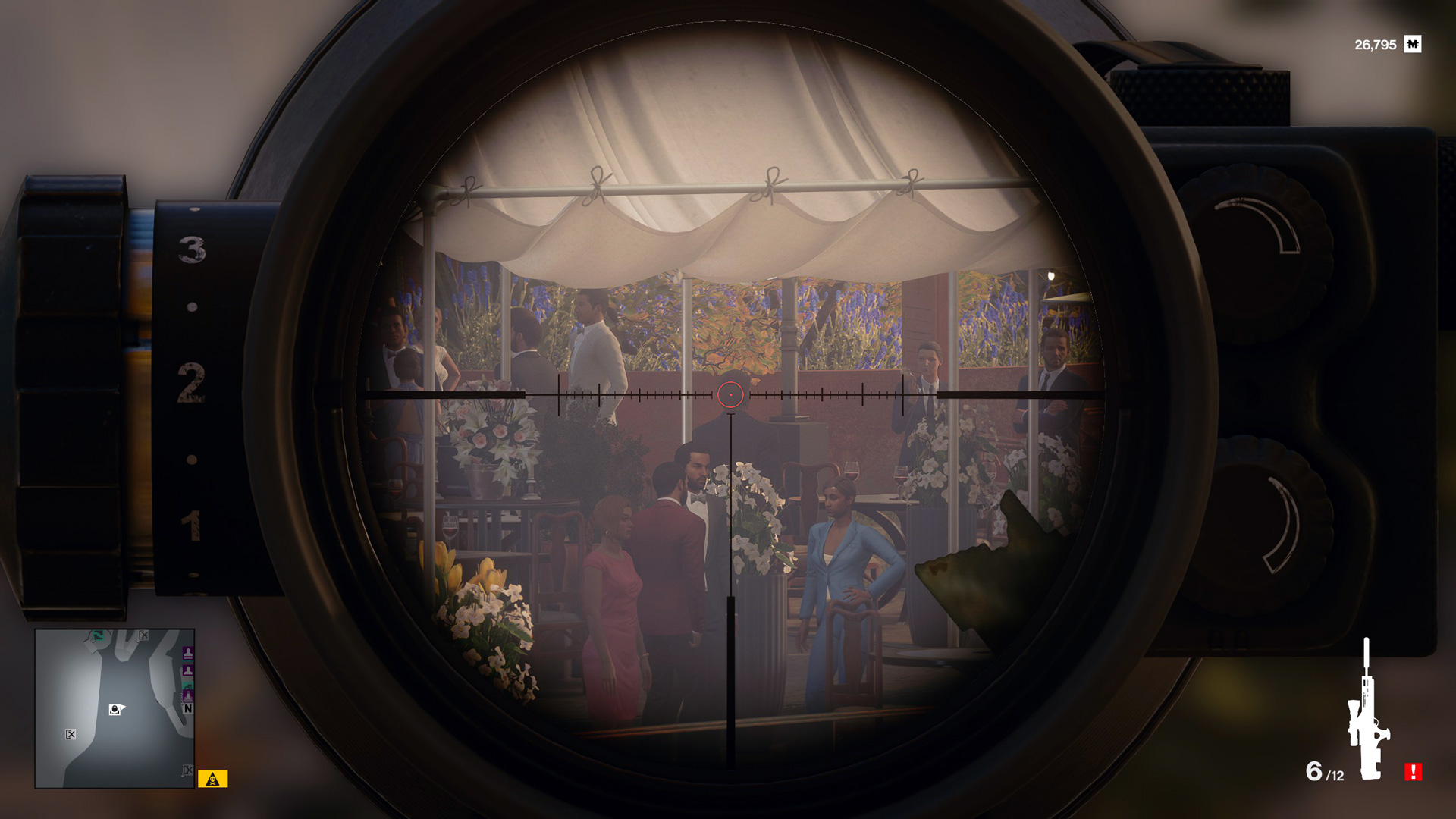This screenshot has height=819, width=1456.
Task: Select the purple target icon on the minimap
Action: 188,654
